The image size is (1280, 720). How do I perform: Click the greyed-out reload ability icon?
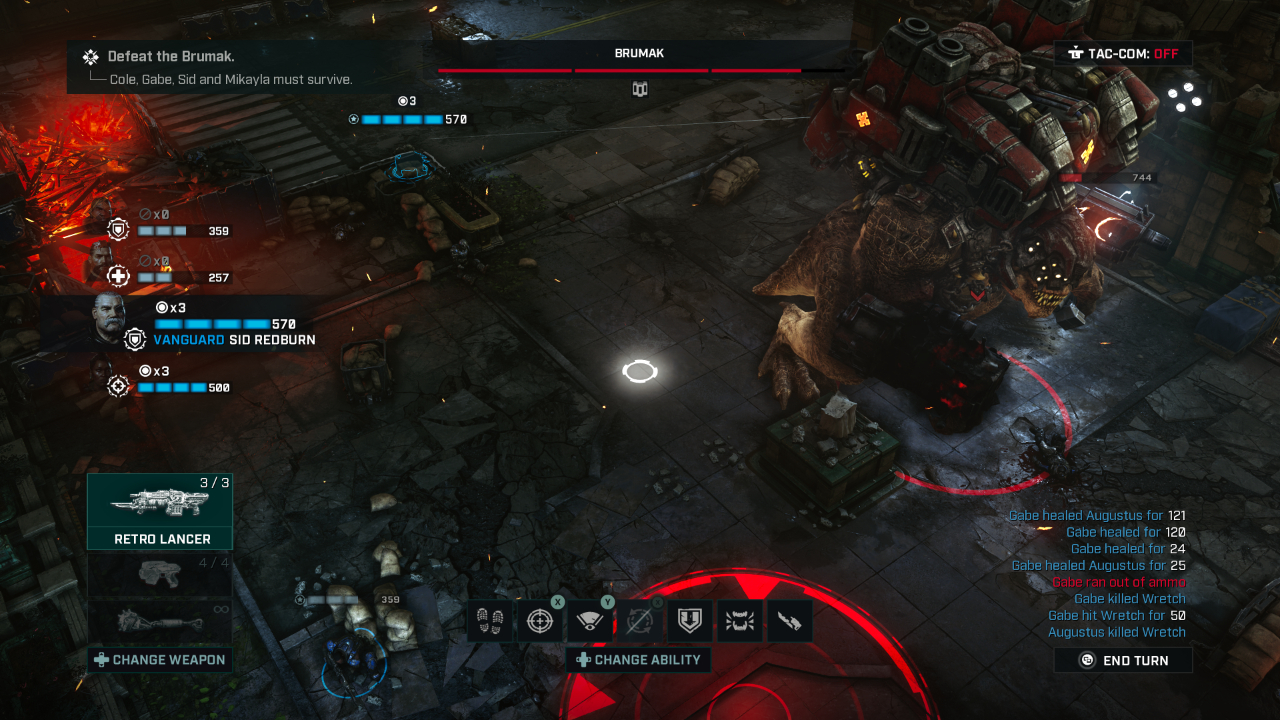click(639, 621)
